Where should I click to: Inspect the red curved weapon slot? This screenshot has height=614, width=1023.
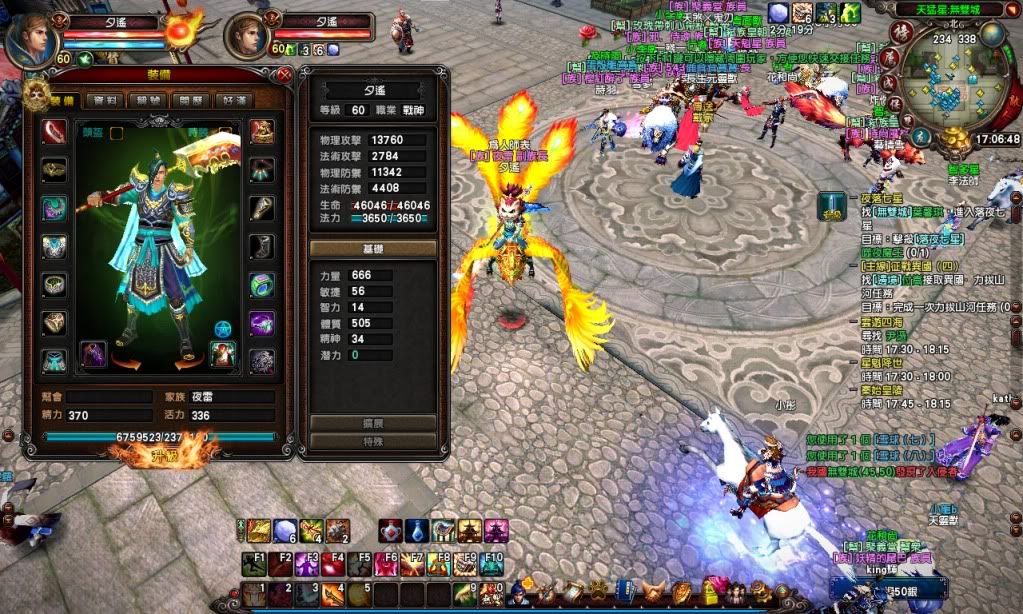pos(54,131)
